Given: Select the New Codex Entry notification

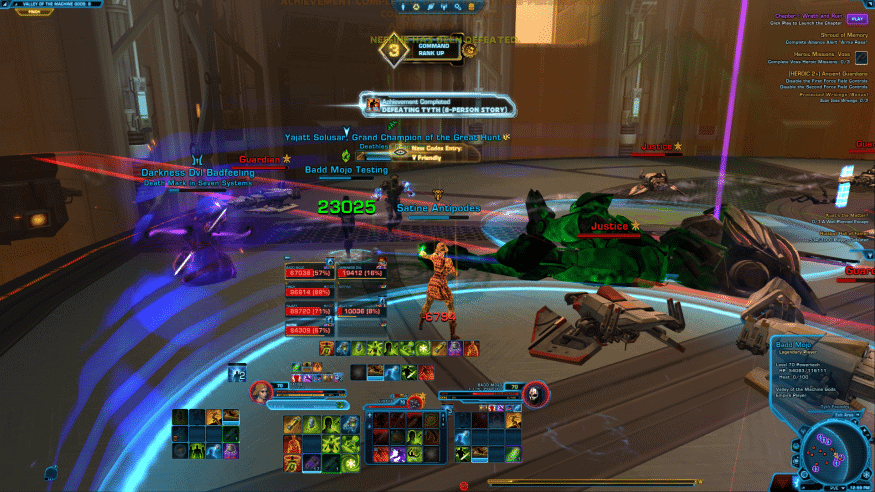Looking at the screenshot, I should coord(437,150).
